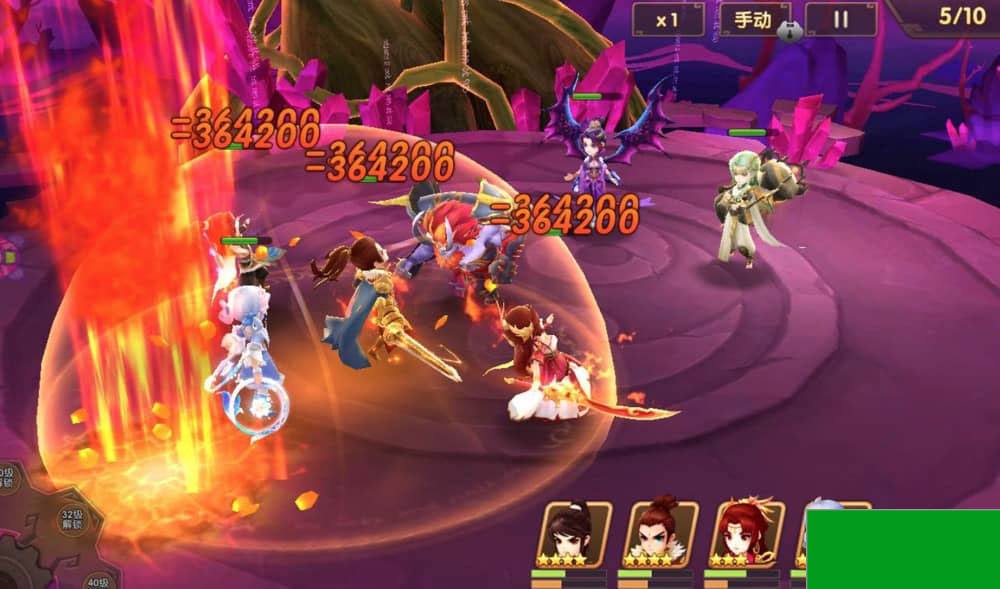The height and width of the screenshot is (589, 1000).
Task: Choose the red-haired heroine portrait
Action: point(746,534)
